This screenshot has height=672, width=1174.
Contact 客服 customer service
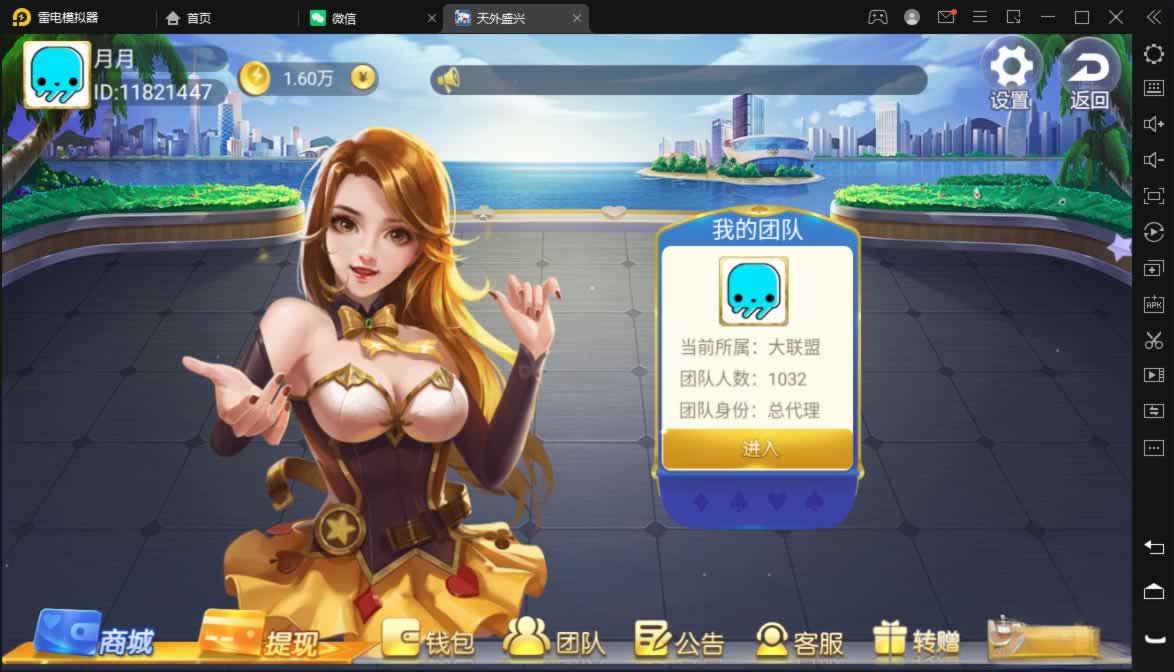(x=800, y=640)
